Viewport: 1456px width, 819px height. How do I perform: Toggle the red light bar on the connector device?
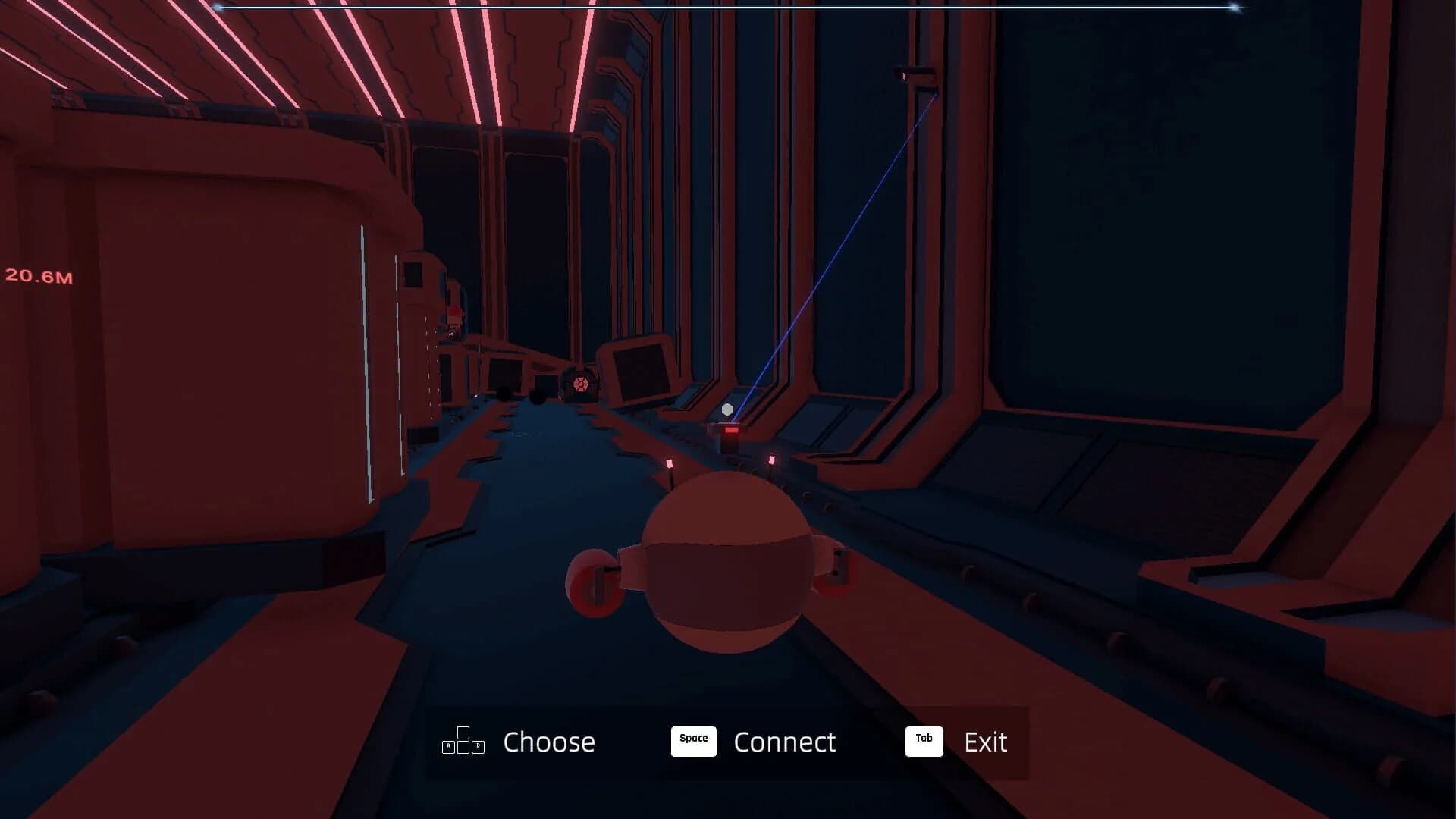click(x=732, y=429)
